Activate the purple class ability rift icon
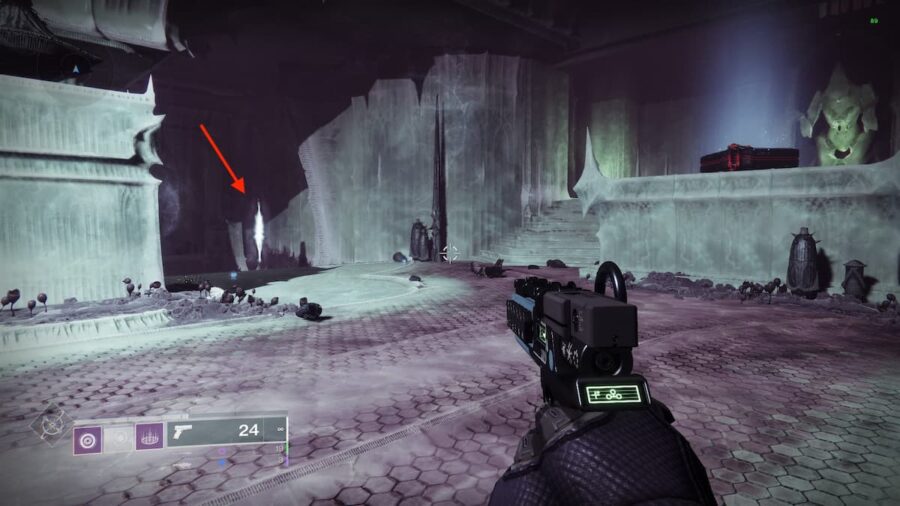The width and height of the screenshot is (900, 506). click(x=150, y=437)
